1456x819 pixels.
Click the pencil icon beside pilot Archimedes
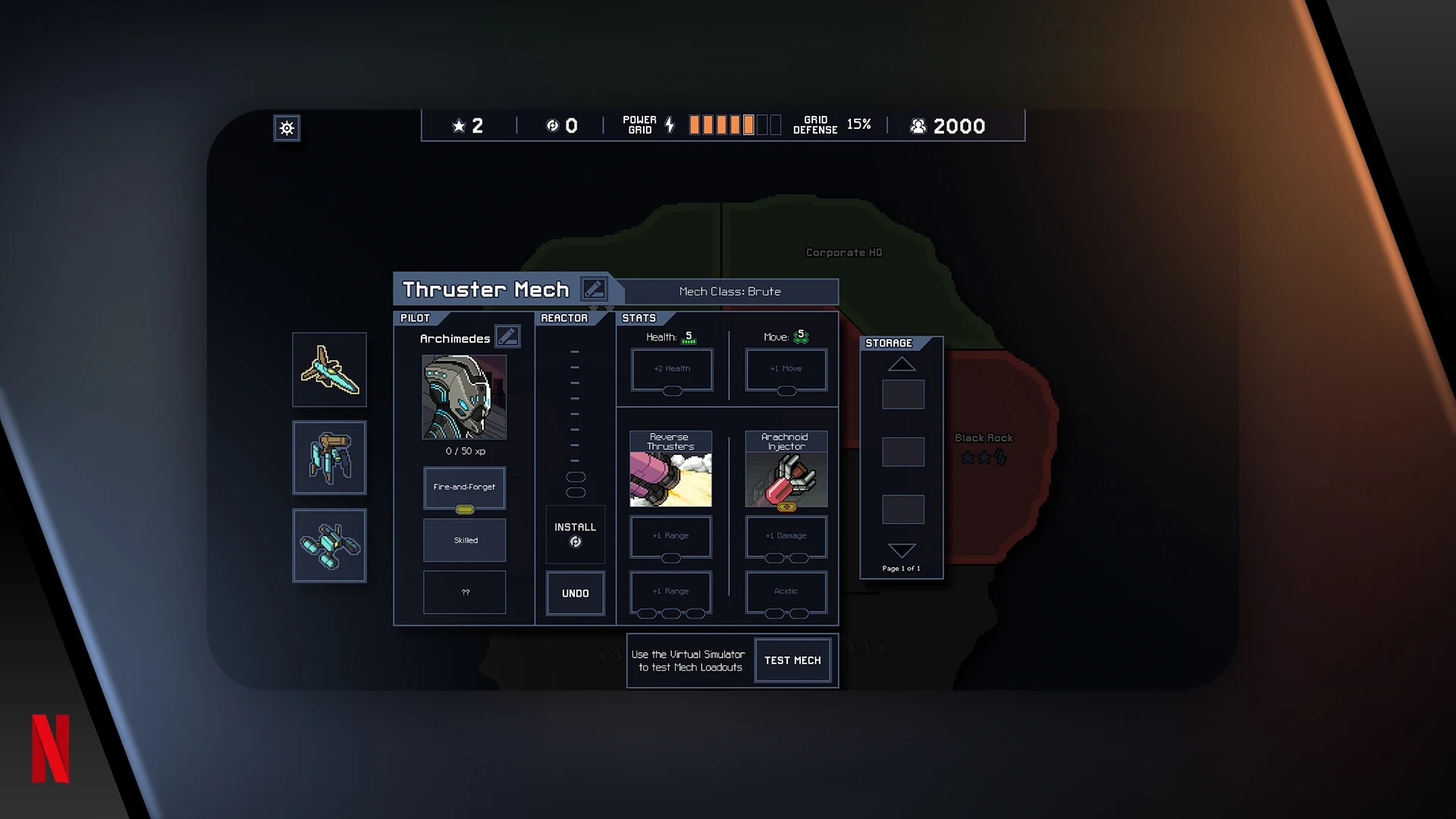coord(508,336)
